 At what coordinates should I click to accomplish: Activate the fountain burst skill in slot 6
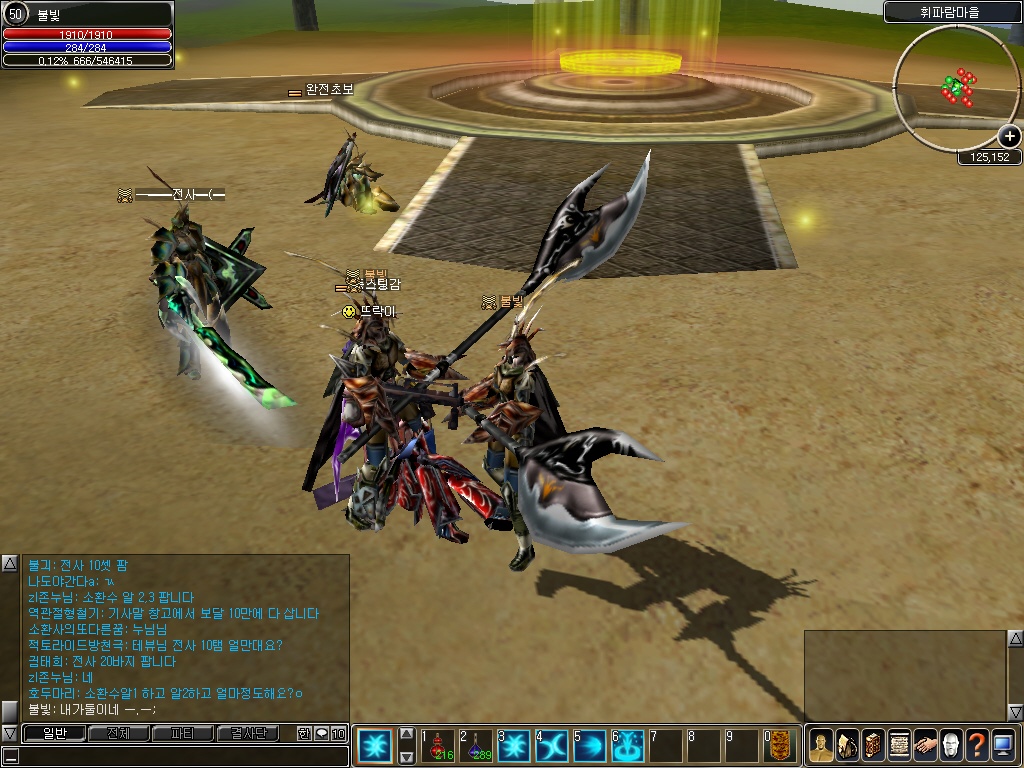click(629, 746)
